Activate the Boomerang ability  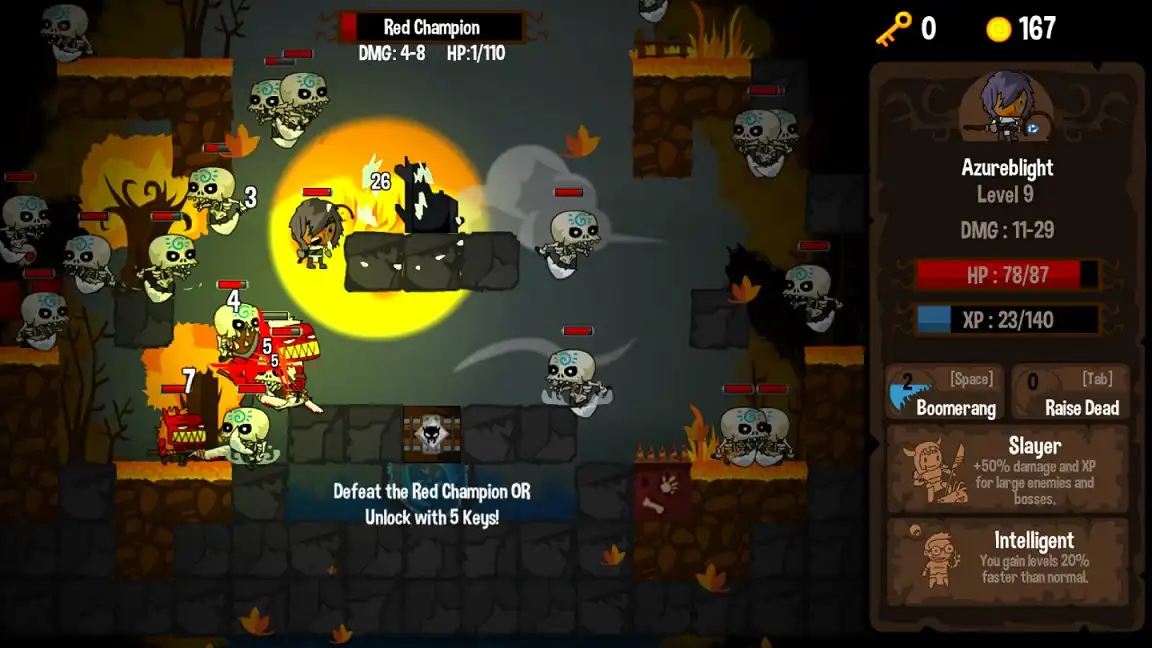tap(944, 392)
